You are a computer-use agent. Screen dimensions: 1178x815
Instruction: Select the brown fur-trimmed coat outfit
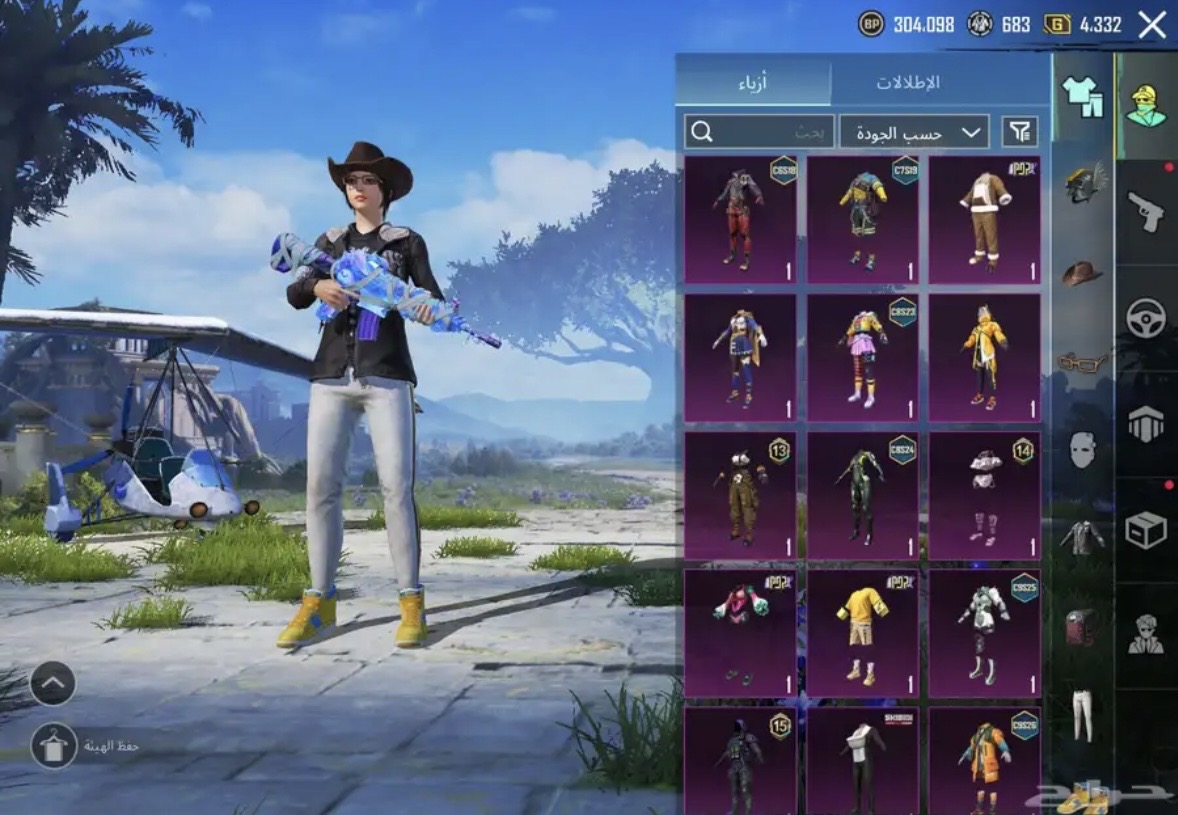[984, 220]
